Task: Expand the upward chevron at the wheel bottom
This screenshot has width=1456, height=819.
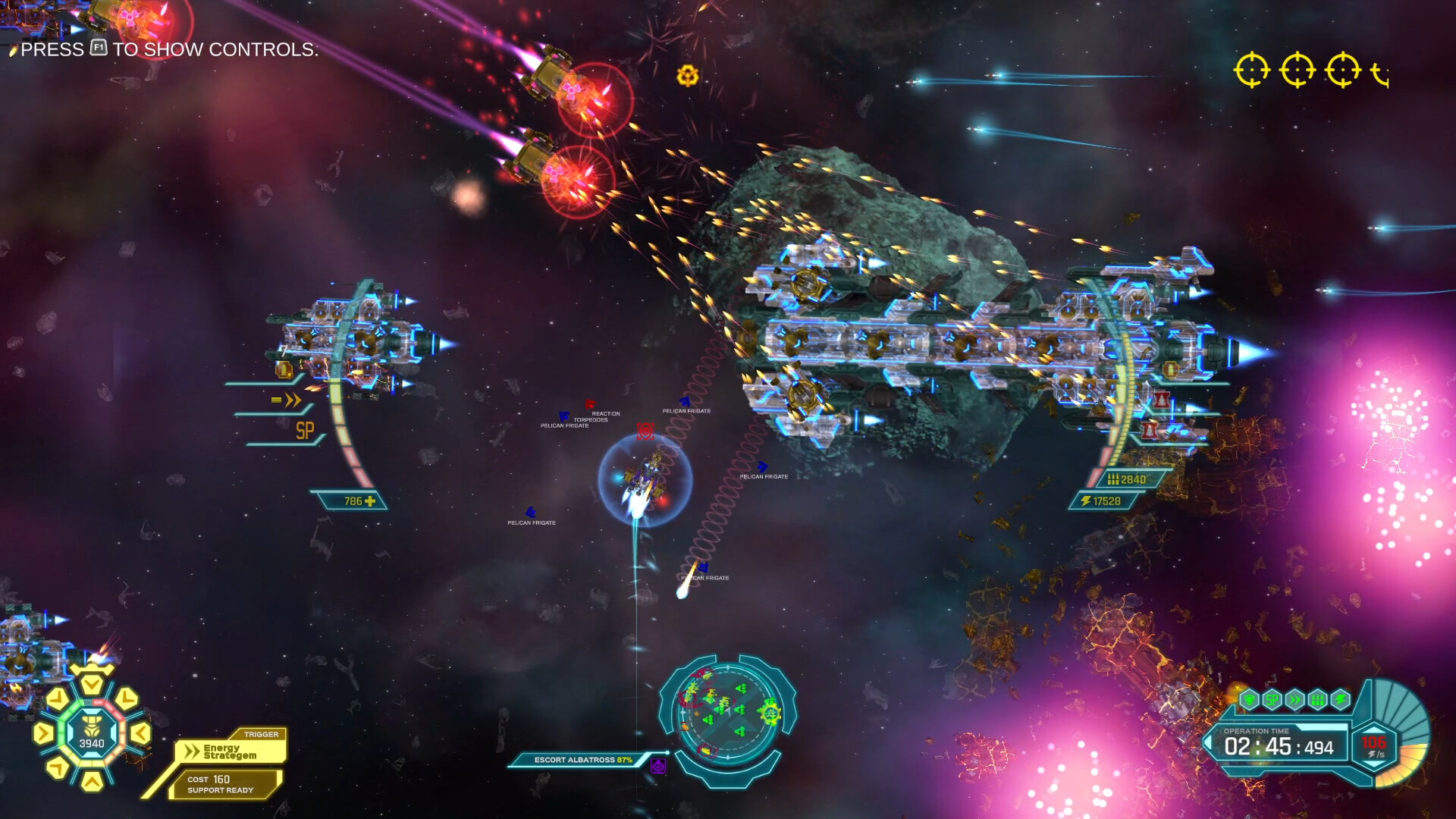Action: [91, 783]
